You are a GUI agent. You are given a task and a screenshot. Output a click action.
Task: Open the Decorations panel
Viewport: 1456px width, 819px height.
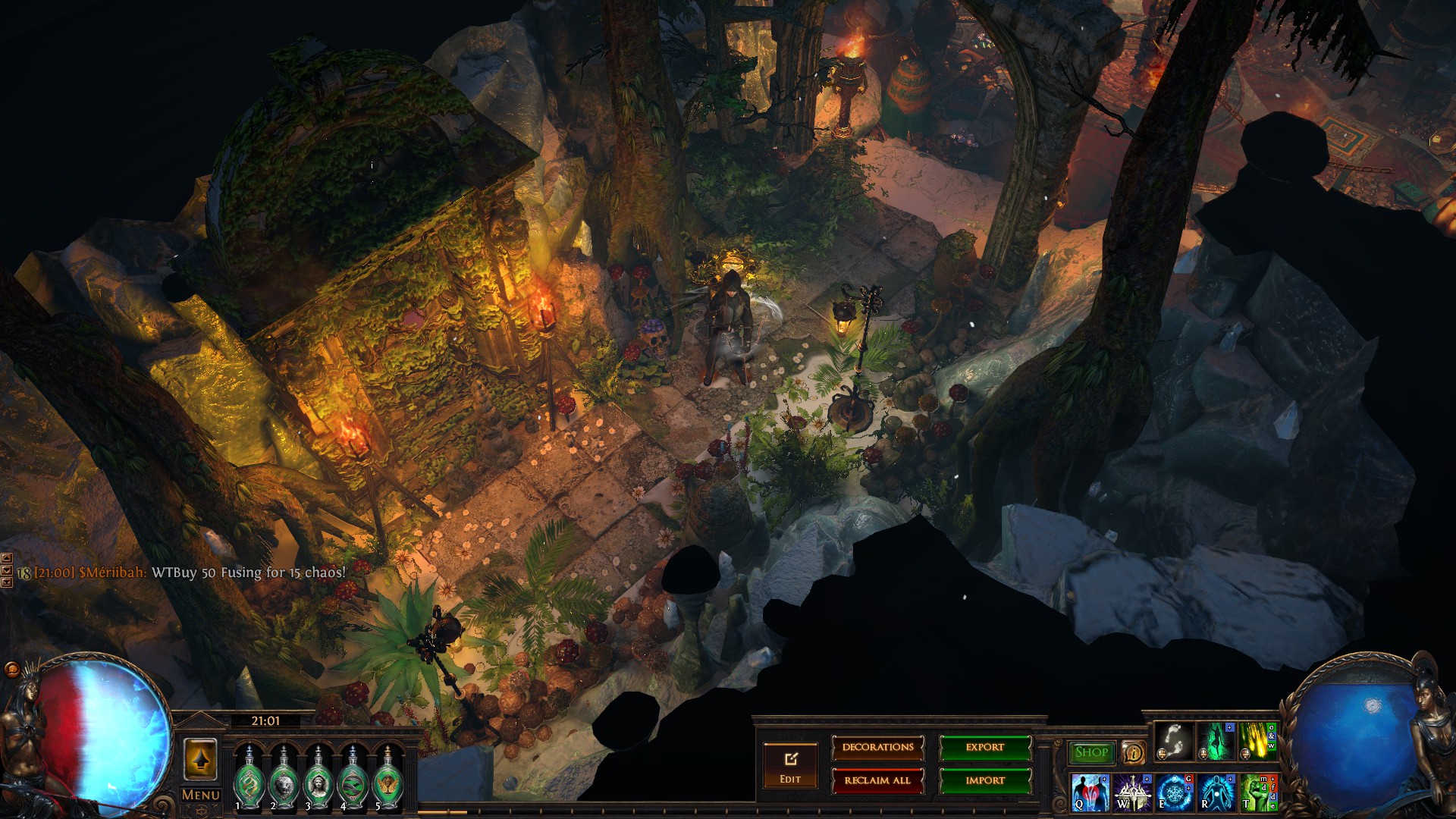877,748
